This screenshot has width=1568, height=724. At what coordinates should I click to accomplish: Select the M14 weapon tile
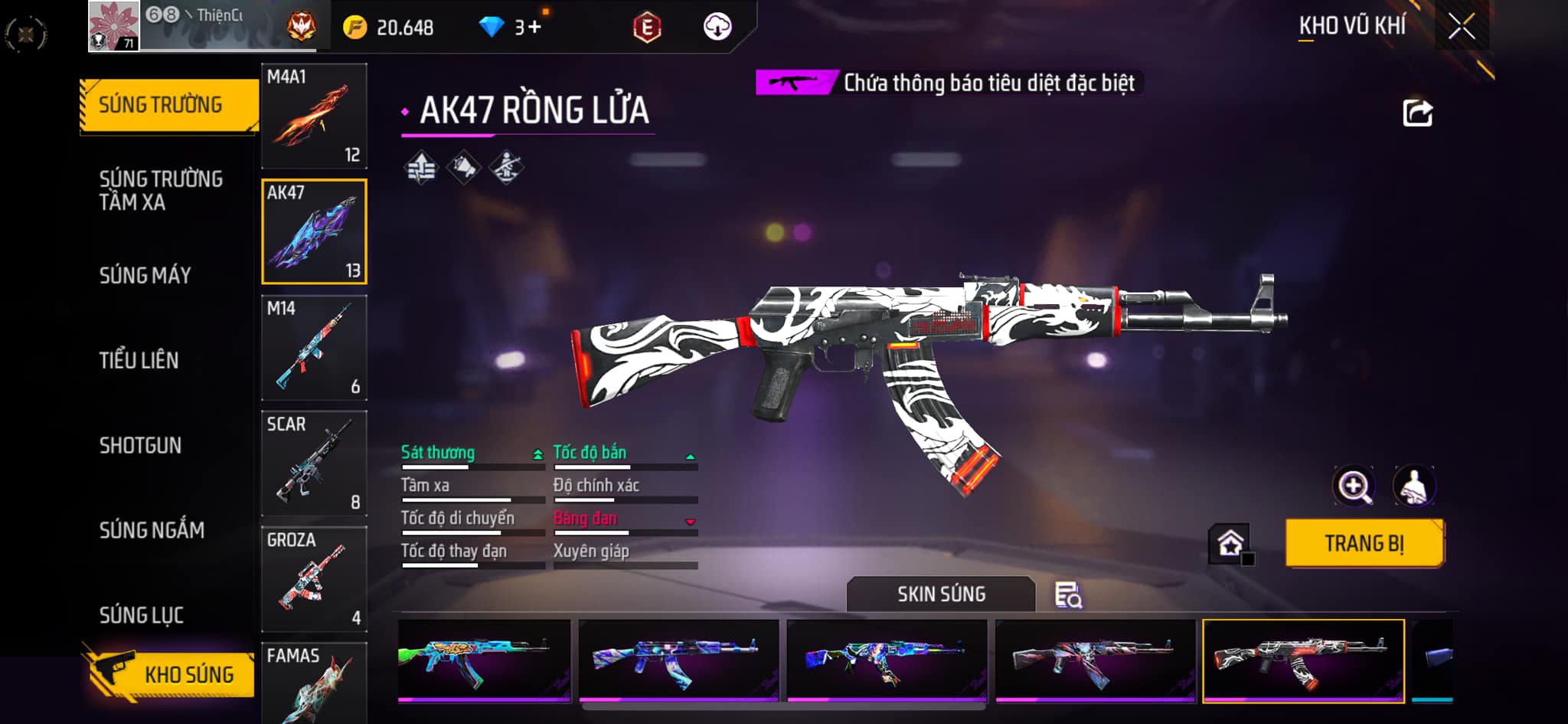point(314,348)
